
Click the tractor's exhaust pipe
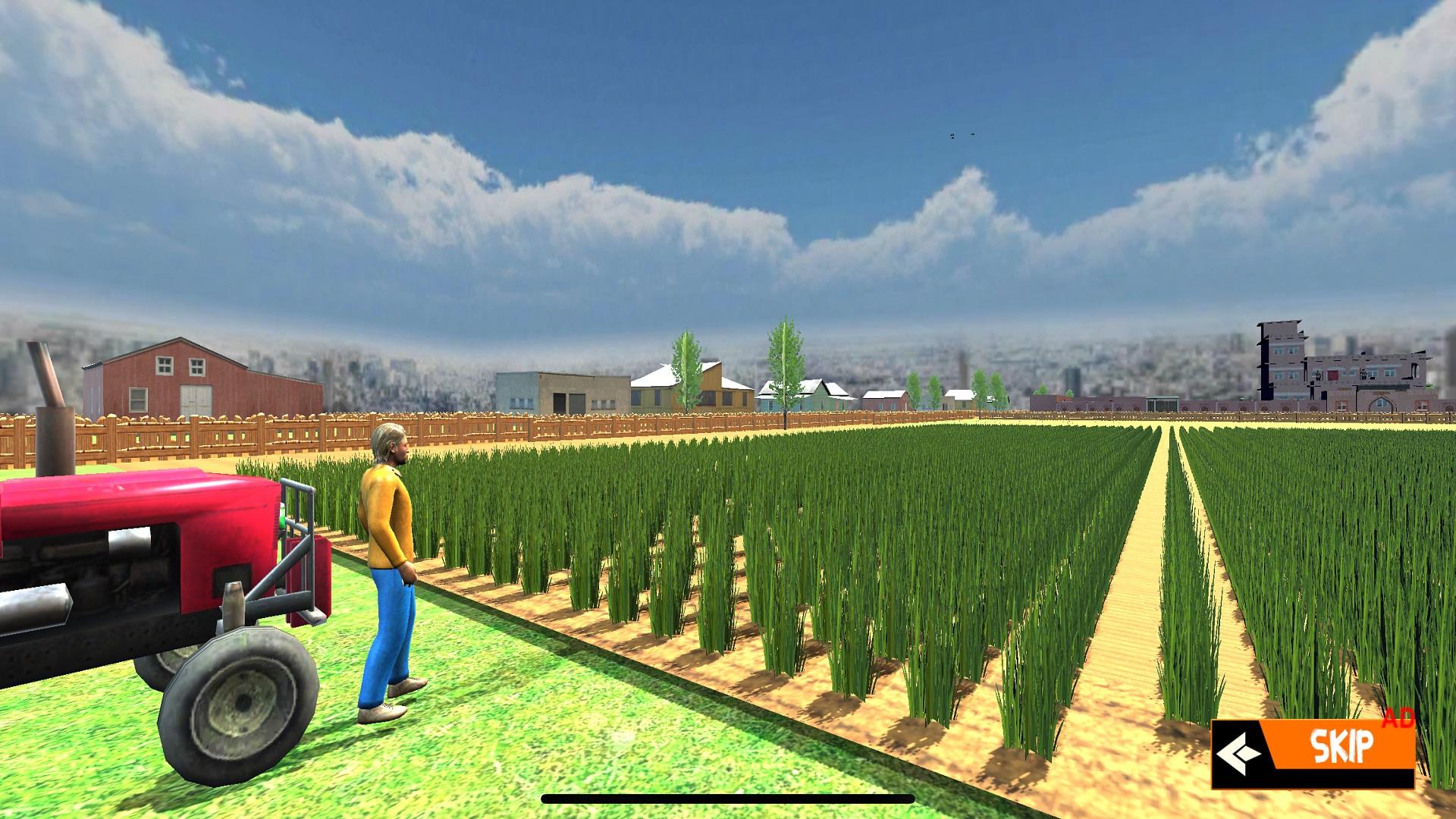[x=47, y=387]
